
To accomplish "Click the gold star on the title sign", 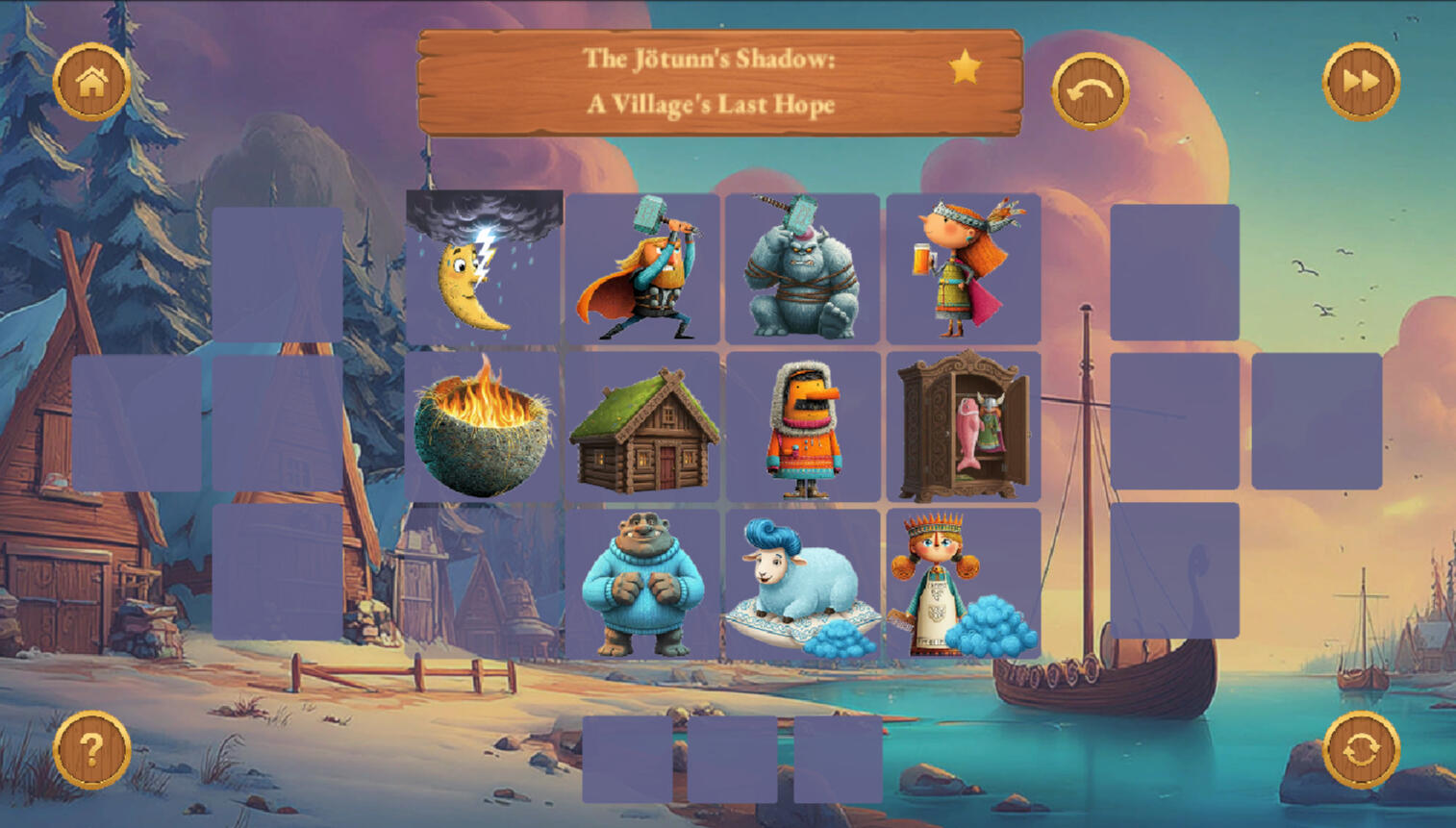I will (x=965, y=67).
